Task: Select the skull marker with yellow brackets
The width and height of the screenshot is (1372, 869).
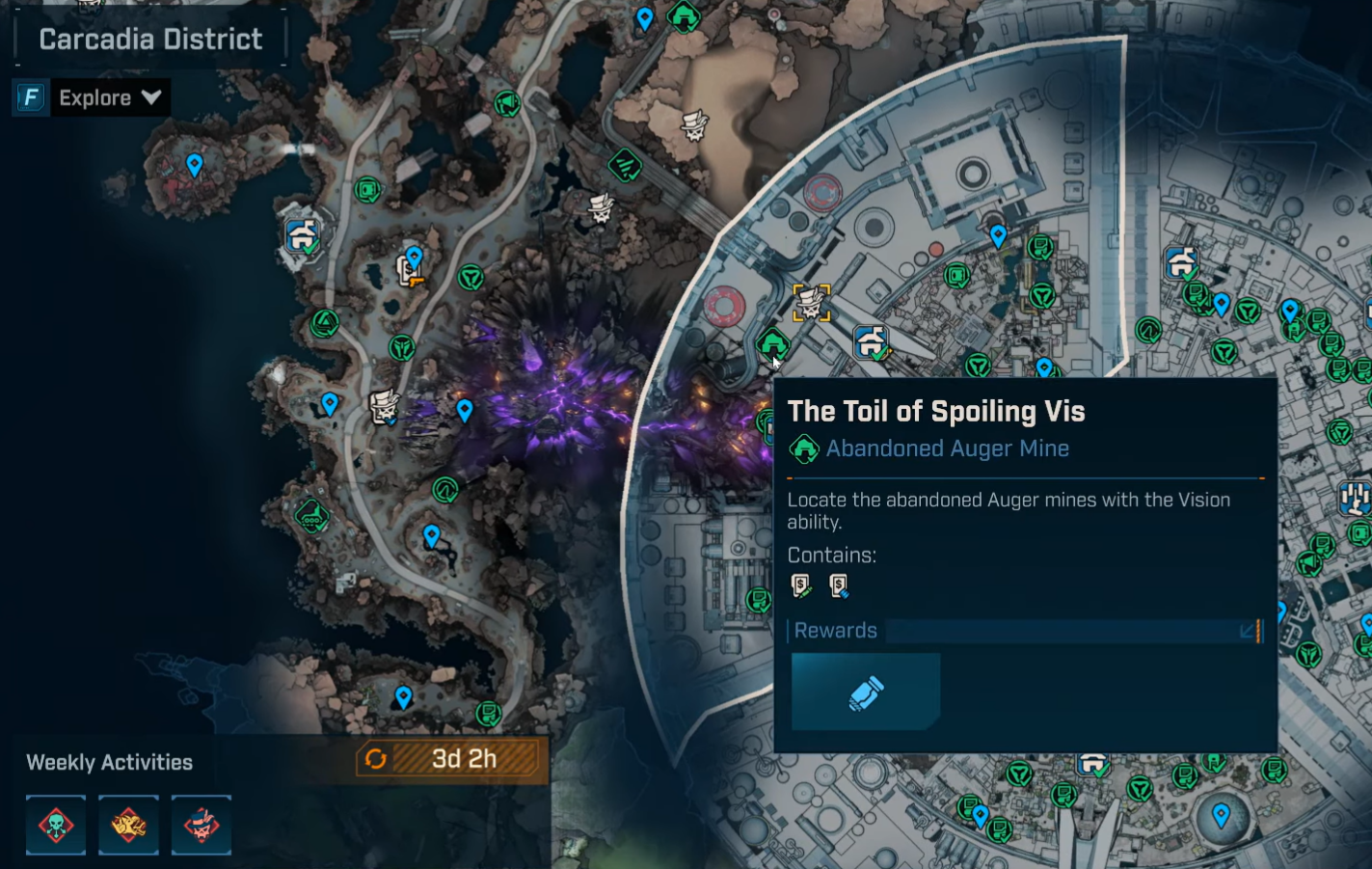Action: pos(811,303)
